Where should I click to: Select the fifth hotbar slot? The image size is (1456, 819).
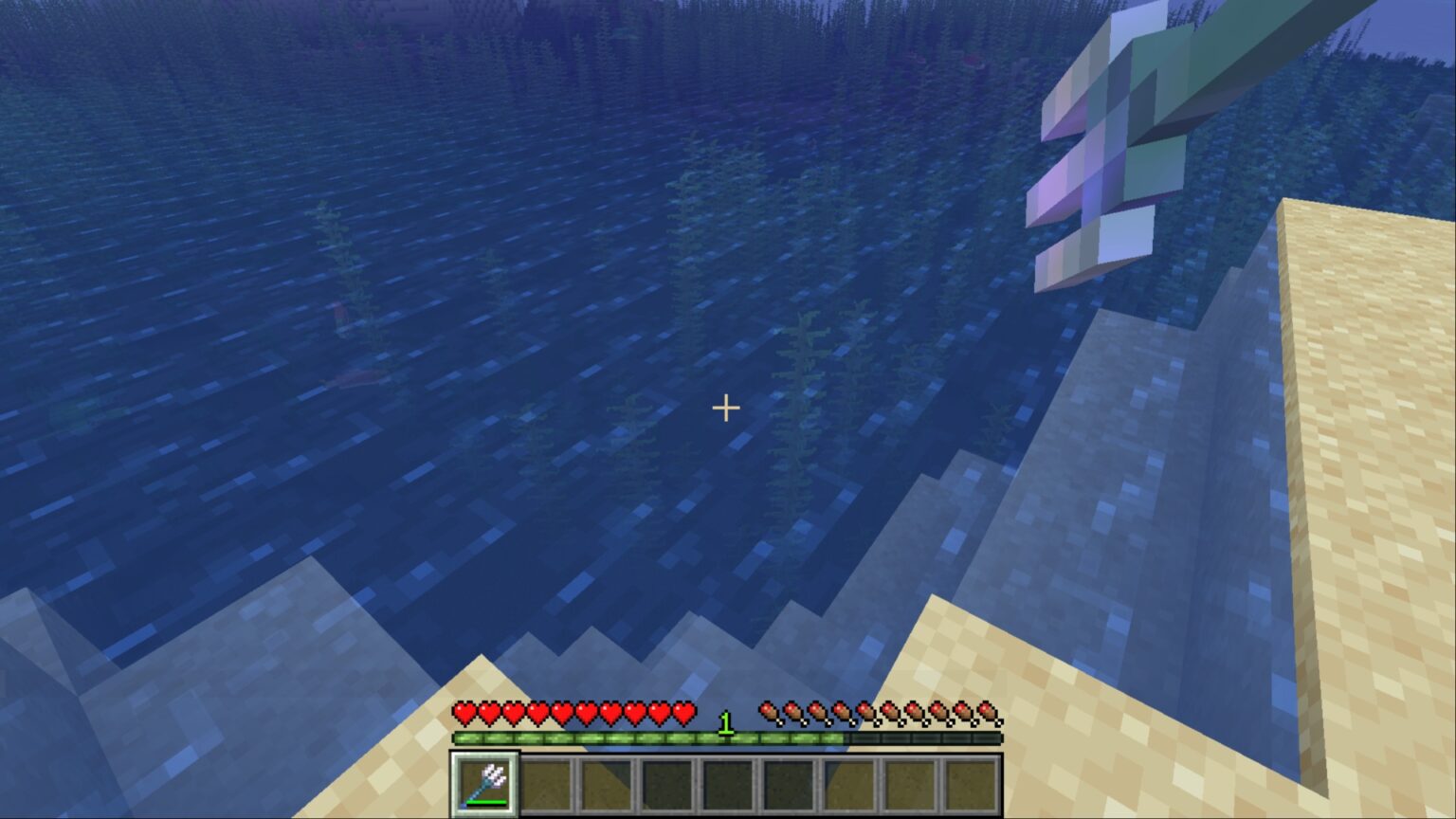[729, 781]
